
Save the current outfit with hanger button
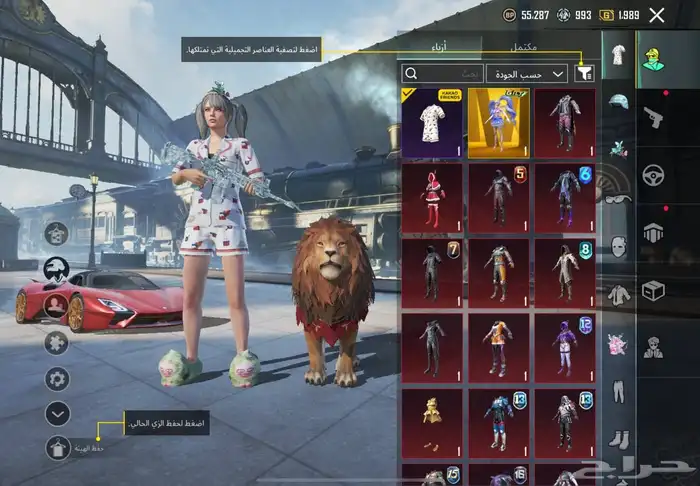click(x=58, y=447)
